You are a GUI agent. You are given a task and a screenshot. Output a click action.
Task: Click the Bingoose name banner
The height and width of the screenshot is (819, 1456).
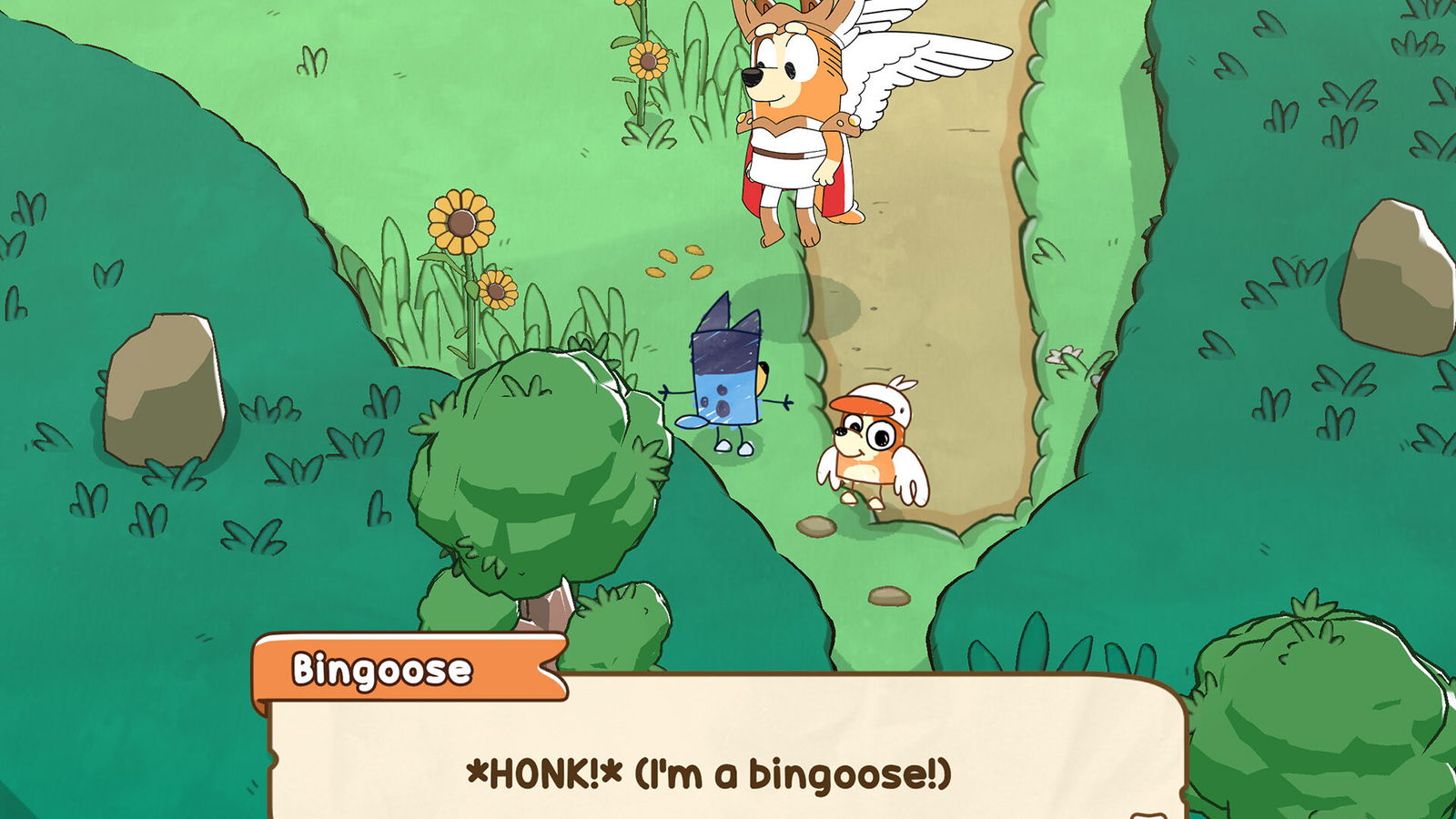point(382,667)
